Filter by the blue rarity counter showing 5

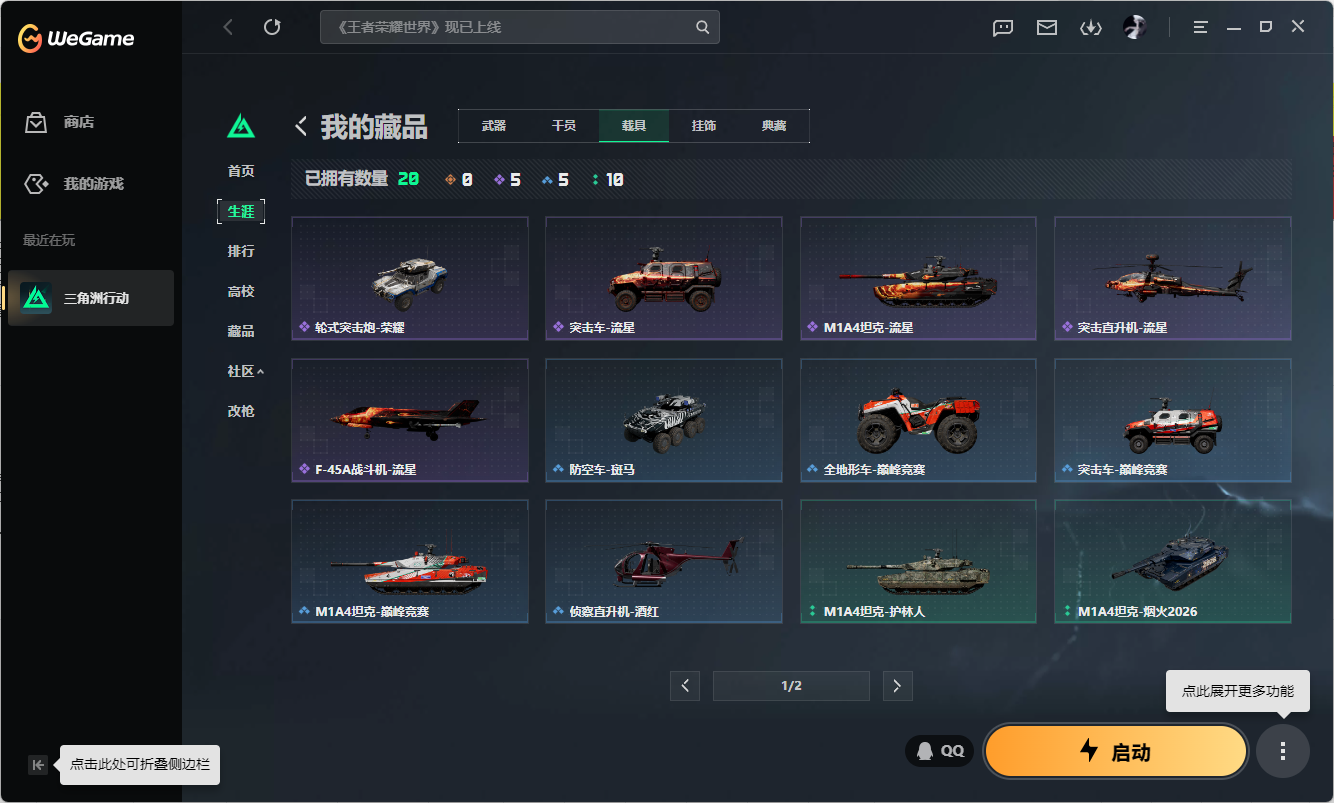pyautogui.click(x=555, y=179)
